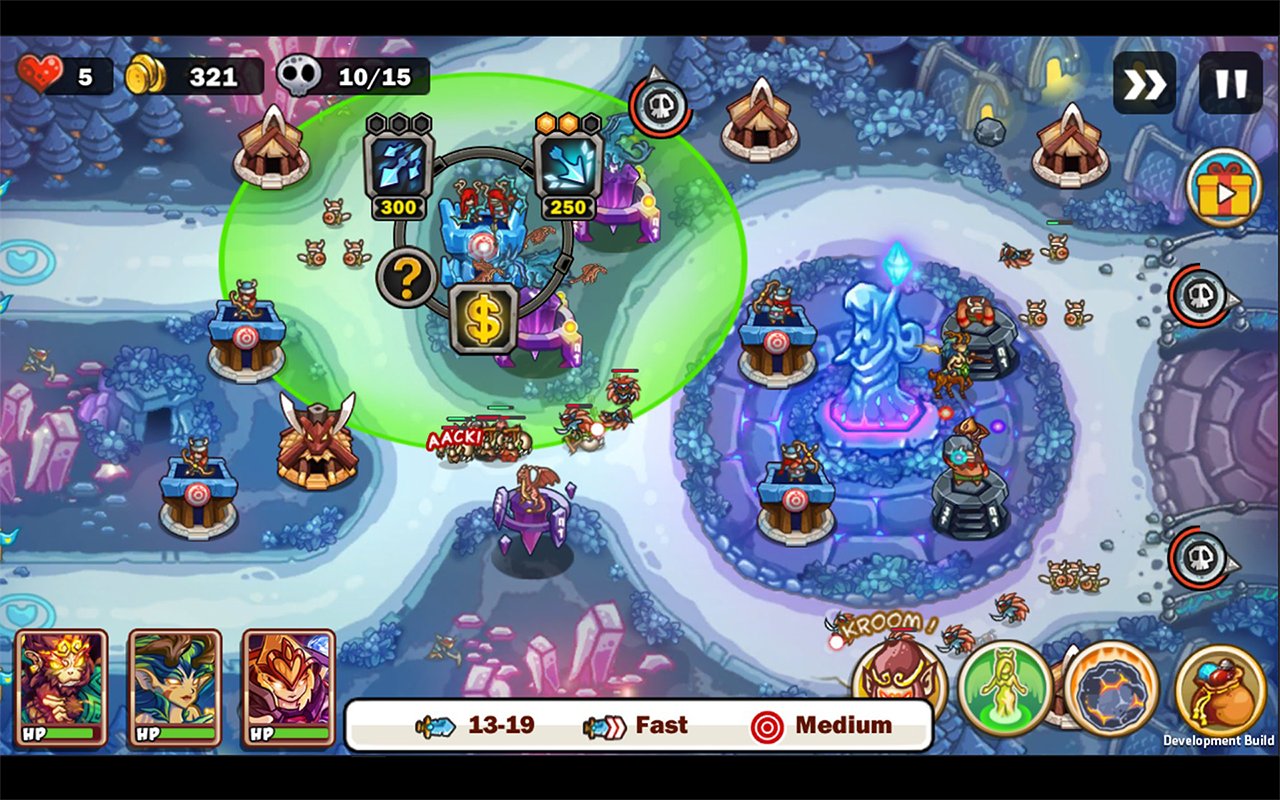
Task: Sell the selected tower
Action: pos(483,320)
